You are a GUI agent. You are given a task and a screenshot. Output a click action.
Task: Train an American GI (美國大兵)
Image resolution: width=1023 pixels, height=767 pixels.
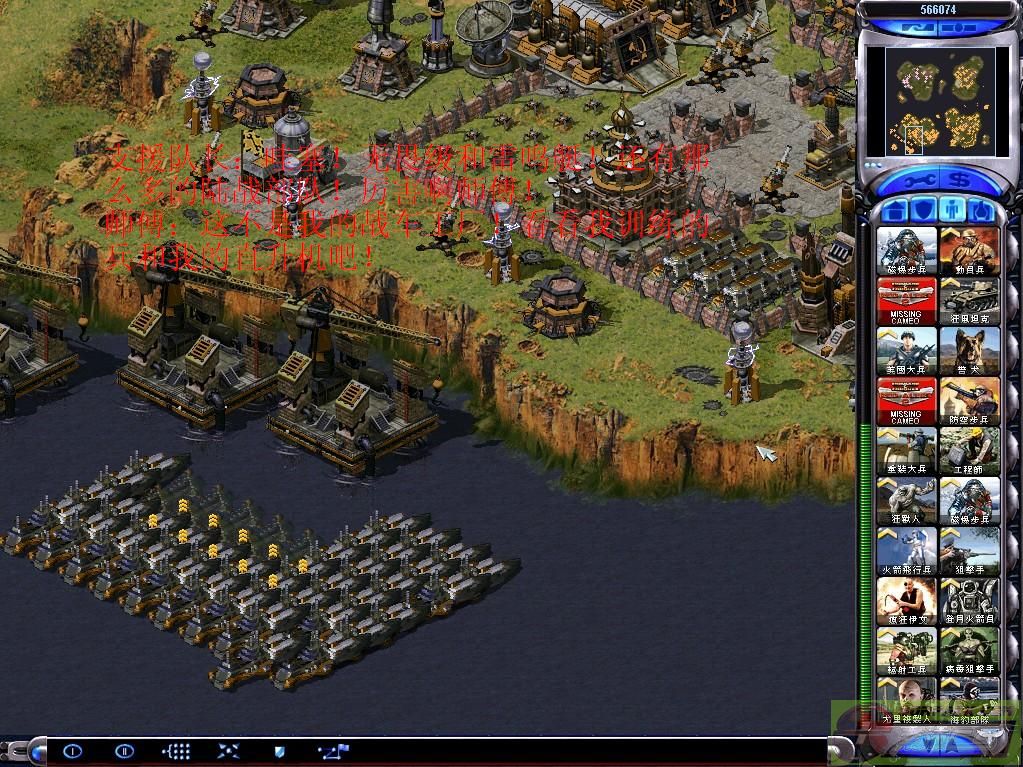pyautogui.click(x=908, y=351)
